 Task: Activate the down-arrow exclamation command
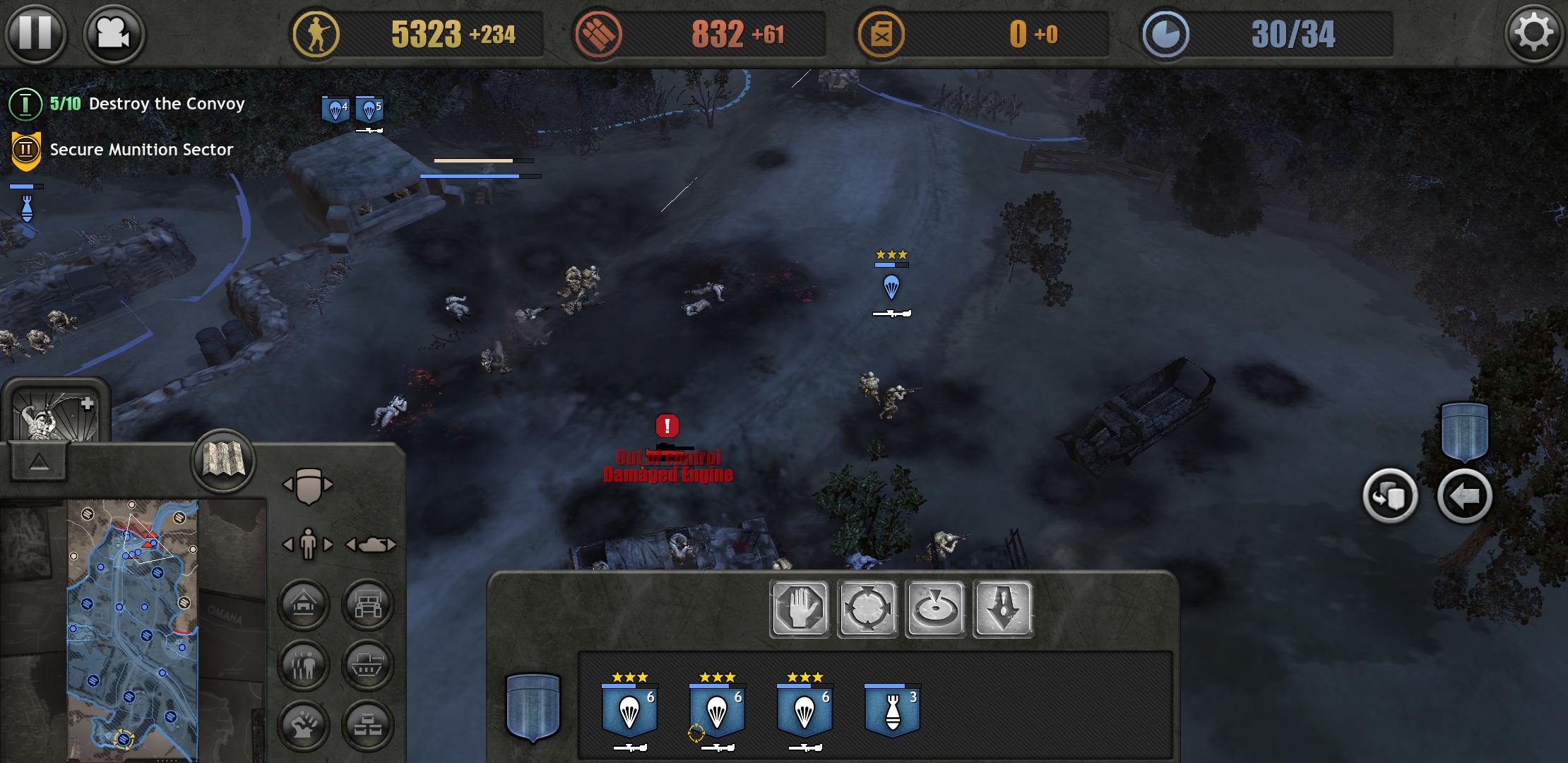coord(1003,608)
